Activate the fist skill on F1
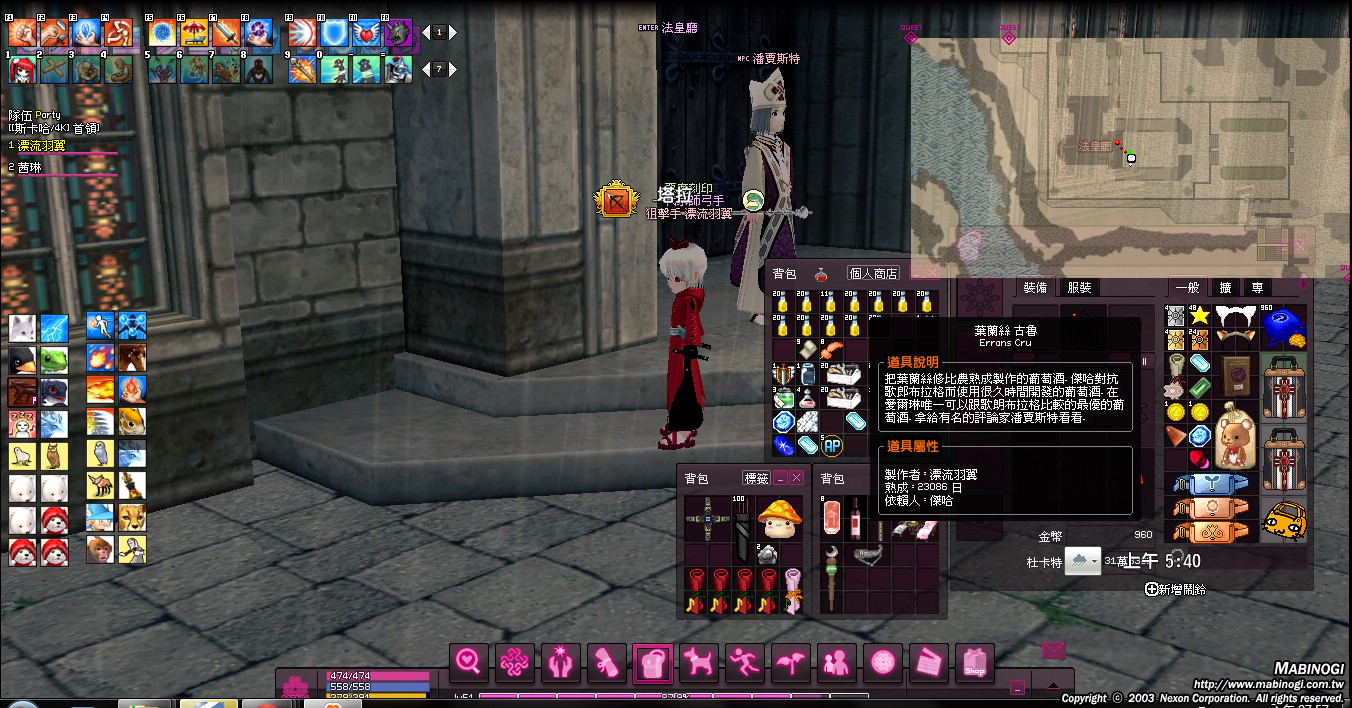This screenshot has height=708, width=1352. tap(23, 33)
